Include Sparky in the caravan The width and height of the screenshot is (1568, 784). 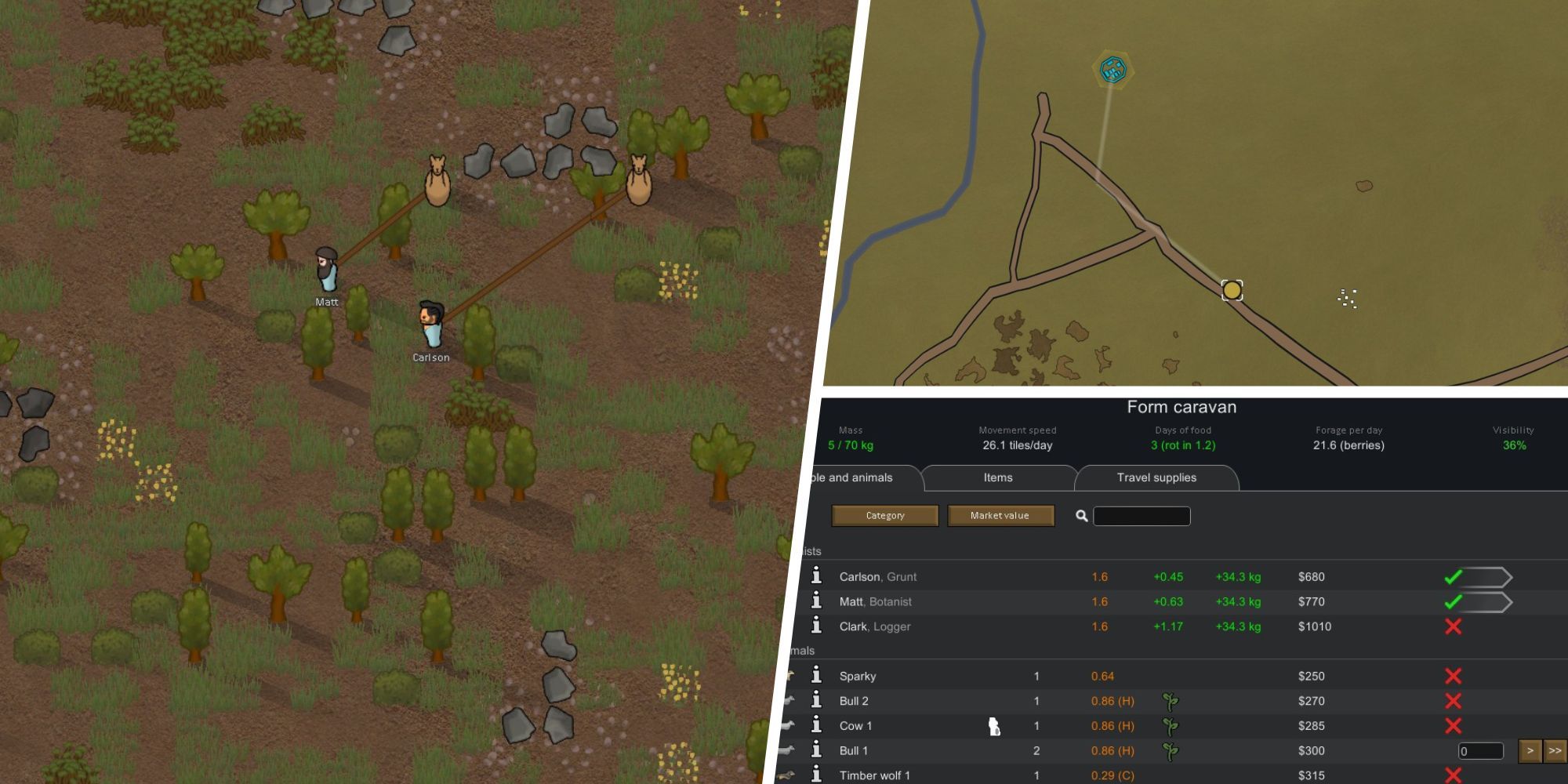[1453, 676]
